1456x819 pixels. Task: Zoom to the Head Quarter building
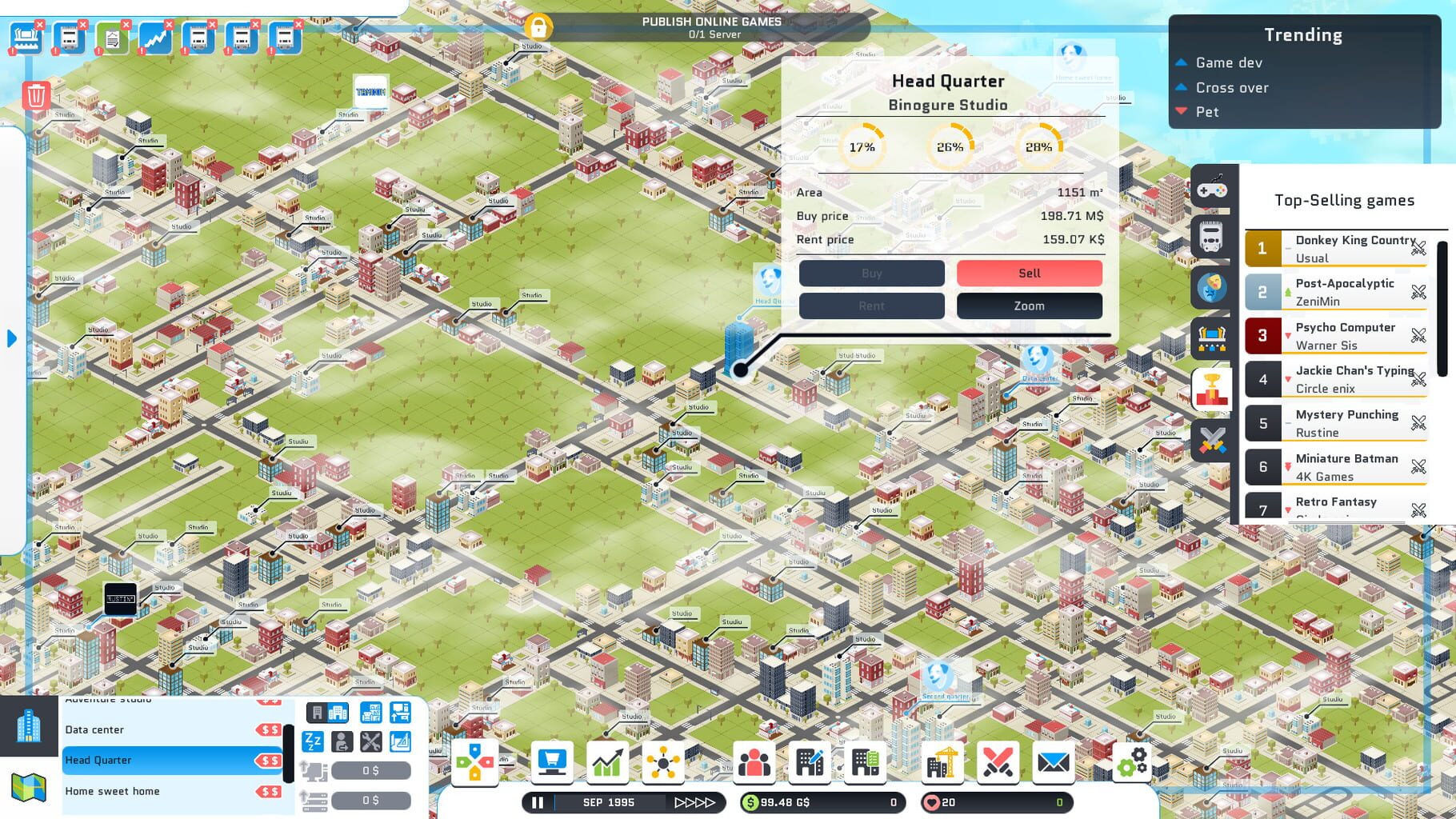click(1029, 306)
